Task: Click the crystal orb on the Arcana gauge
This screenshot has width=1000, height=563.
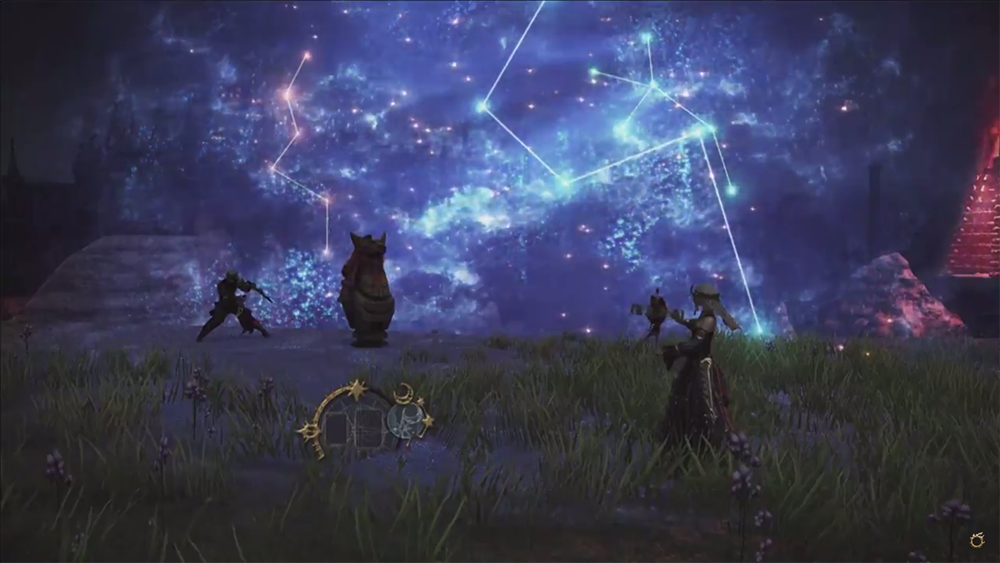Action: (x=403, y=421)
